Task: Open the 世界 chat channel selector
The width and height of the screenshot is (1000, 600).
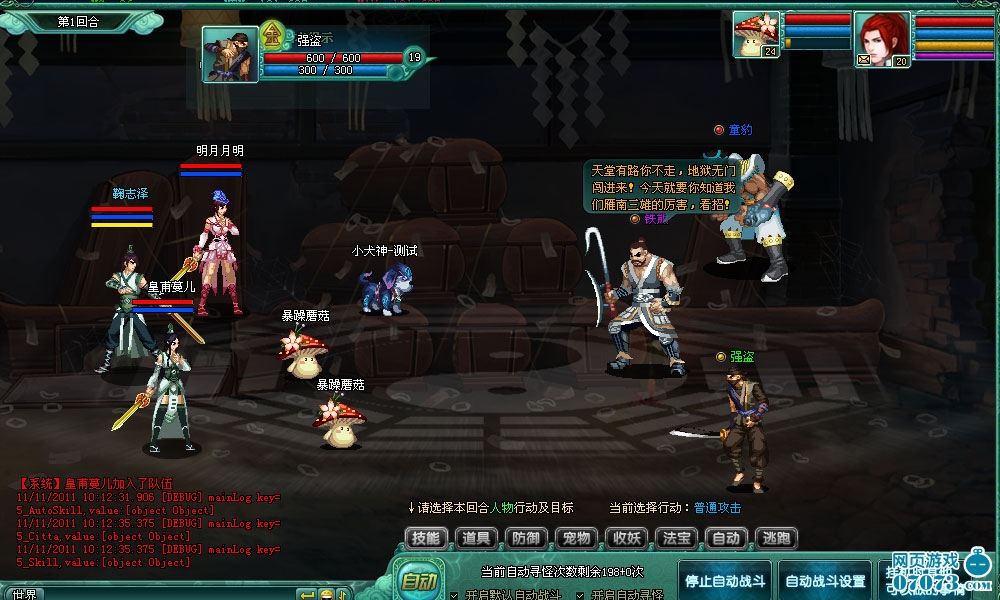Action: coord(24,594)
